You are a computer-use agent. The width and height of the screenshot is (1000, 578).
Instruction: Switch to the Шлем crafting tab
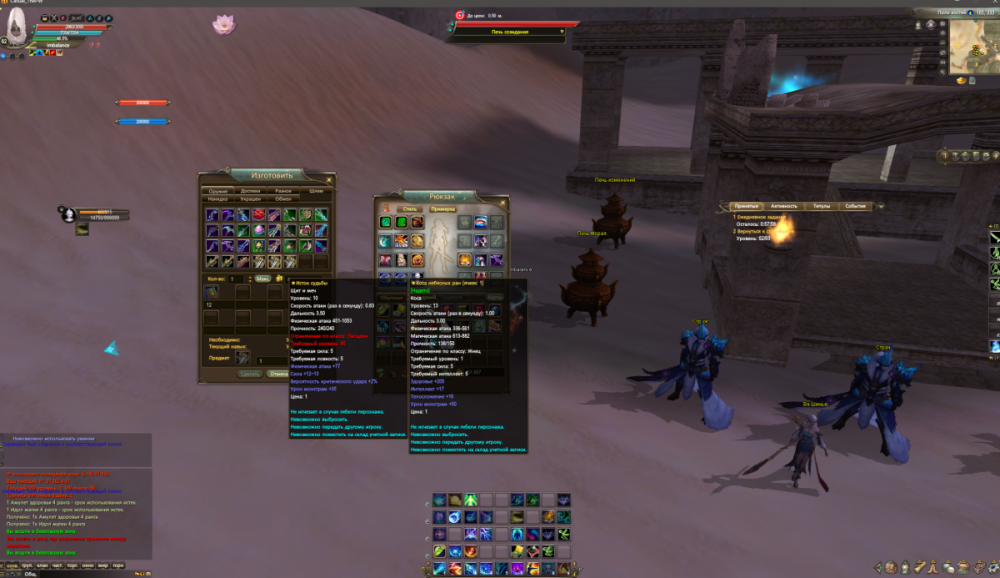click(x=316, y=190)
